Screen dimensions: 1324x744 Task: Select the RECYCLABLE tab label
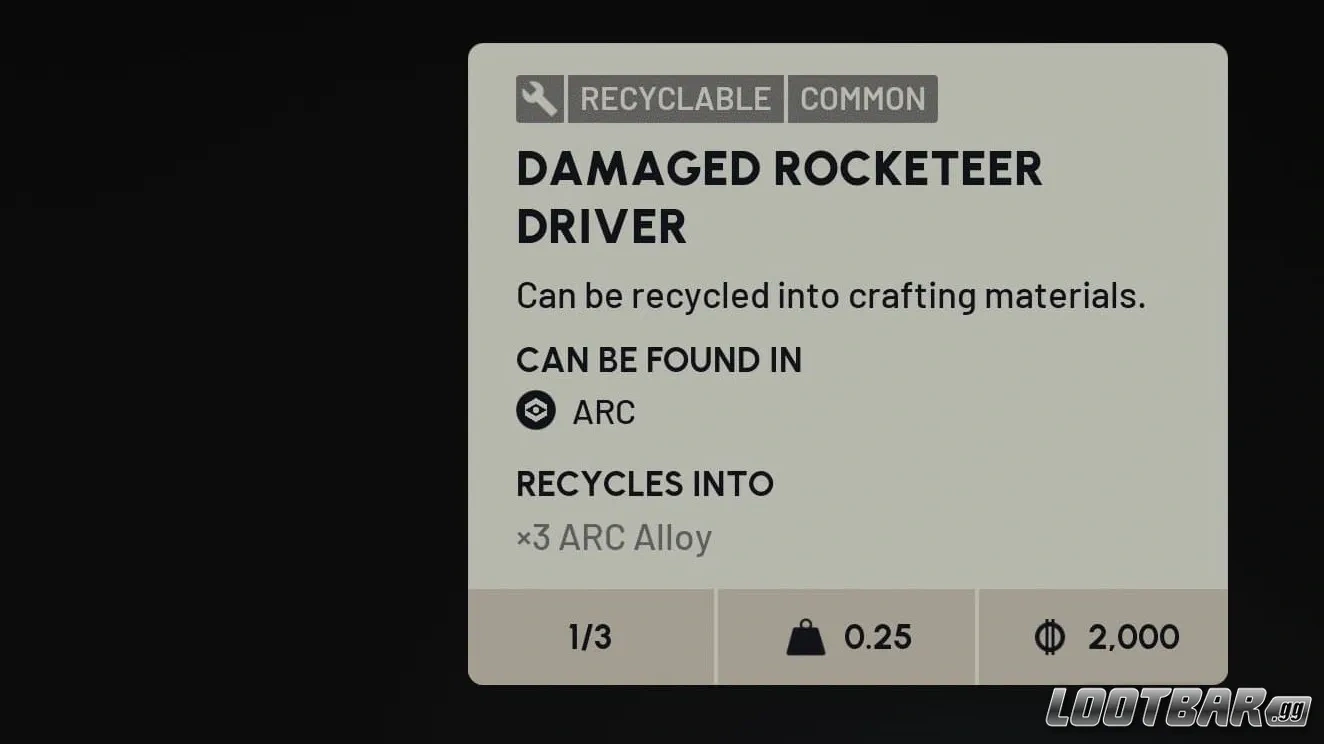tap(675, 98)
